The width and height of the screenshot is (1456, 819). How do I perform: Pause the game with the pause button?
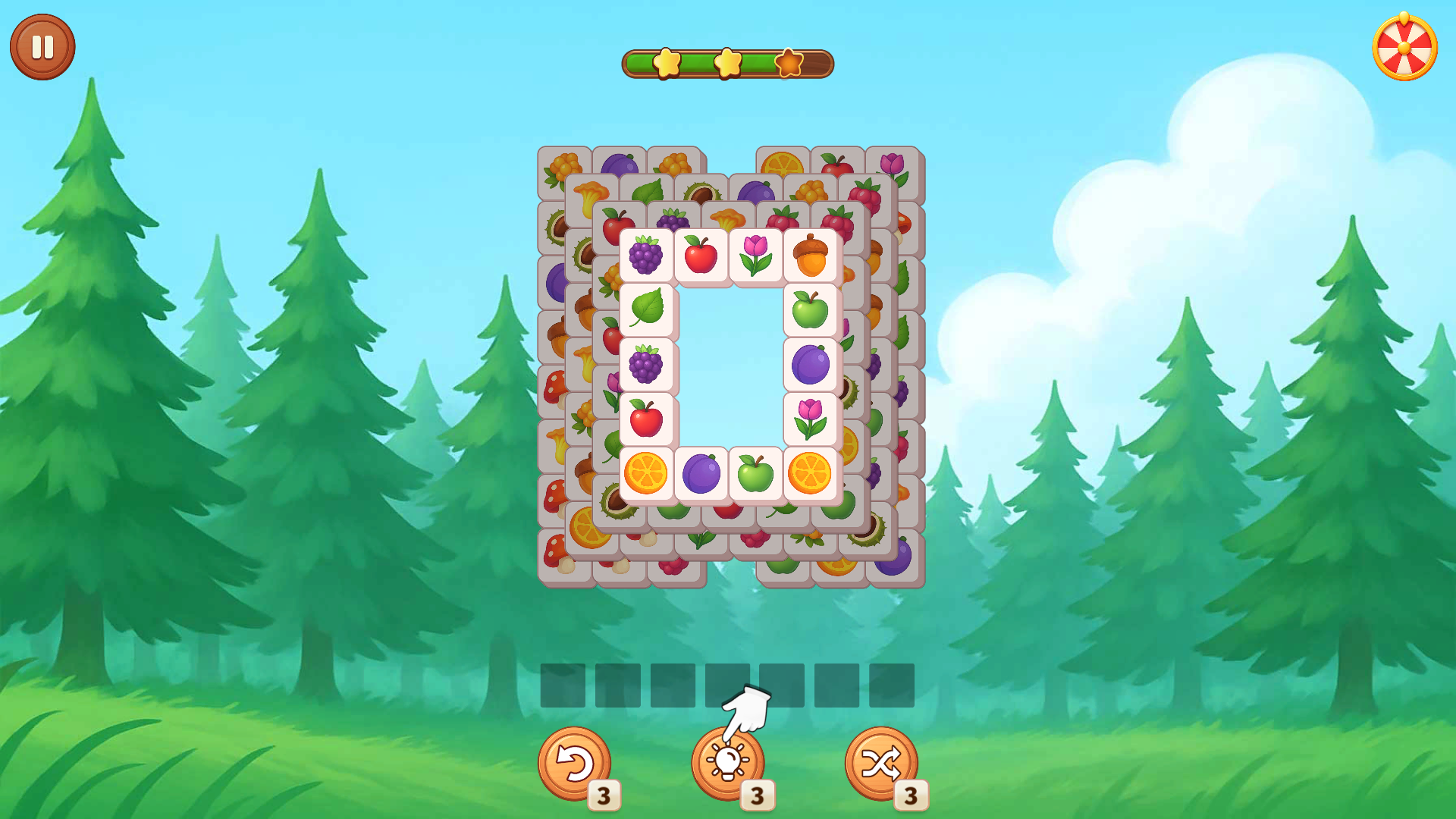point(42,45)
